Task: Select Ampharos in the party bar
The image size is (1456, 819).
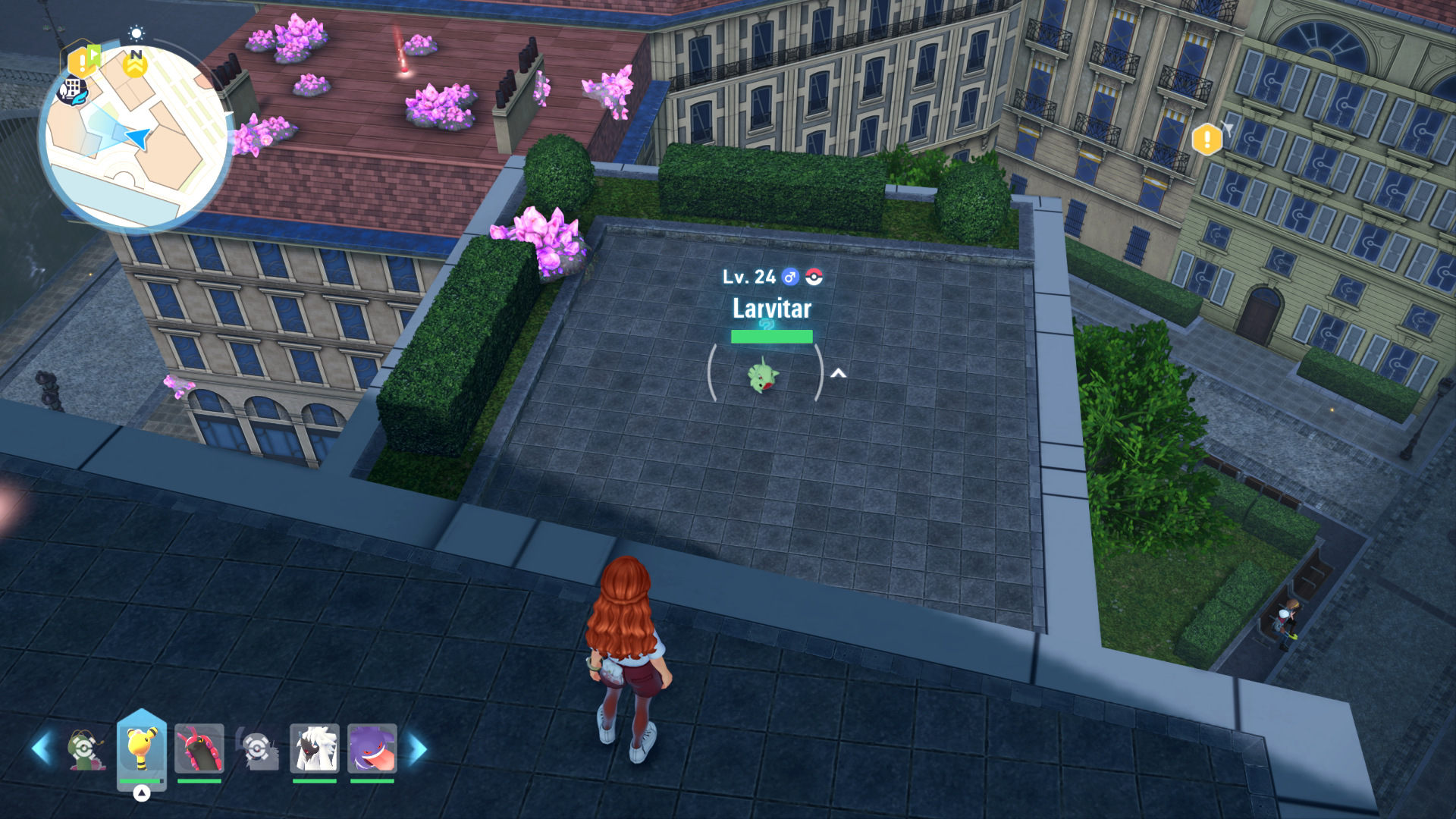Action: (142, 748)
